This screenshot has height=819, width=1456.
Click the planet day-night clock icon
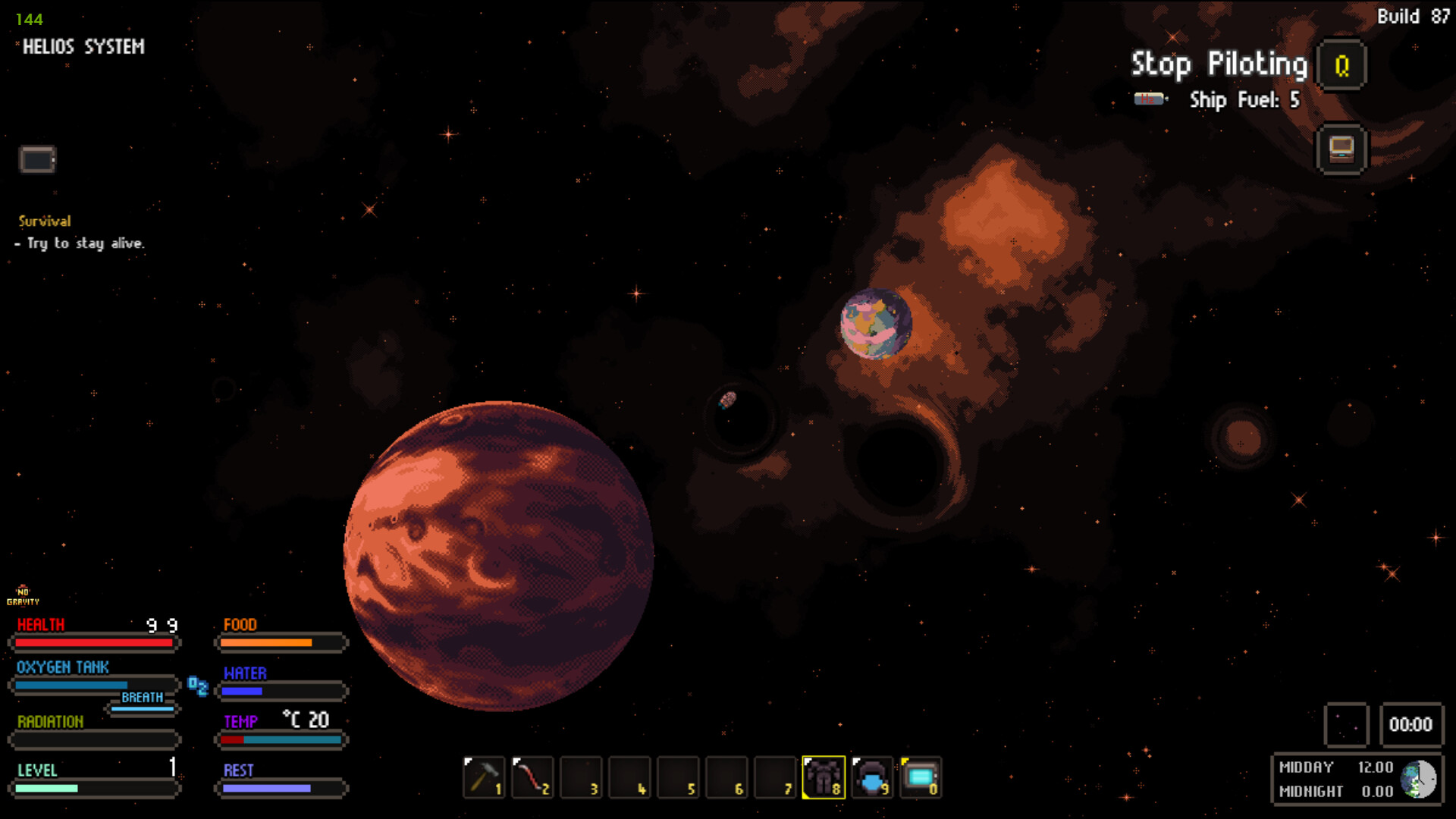tap(1418, 779)
